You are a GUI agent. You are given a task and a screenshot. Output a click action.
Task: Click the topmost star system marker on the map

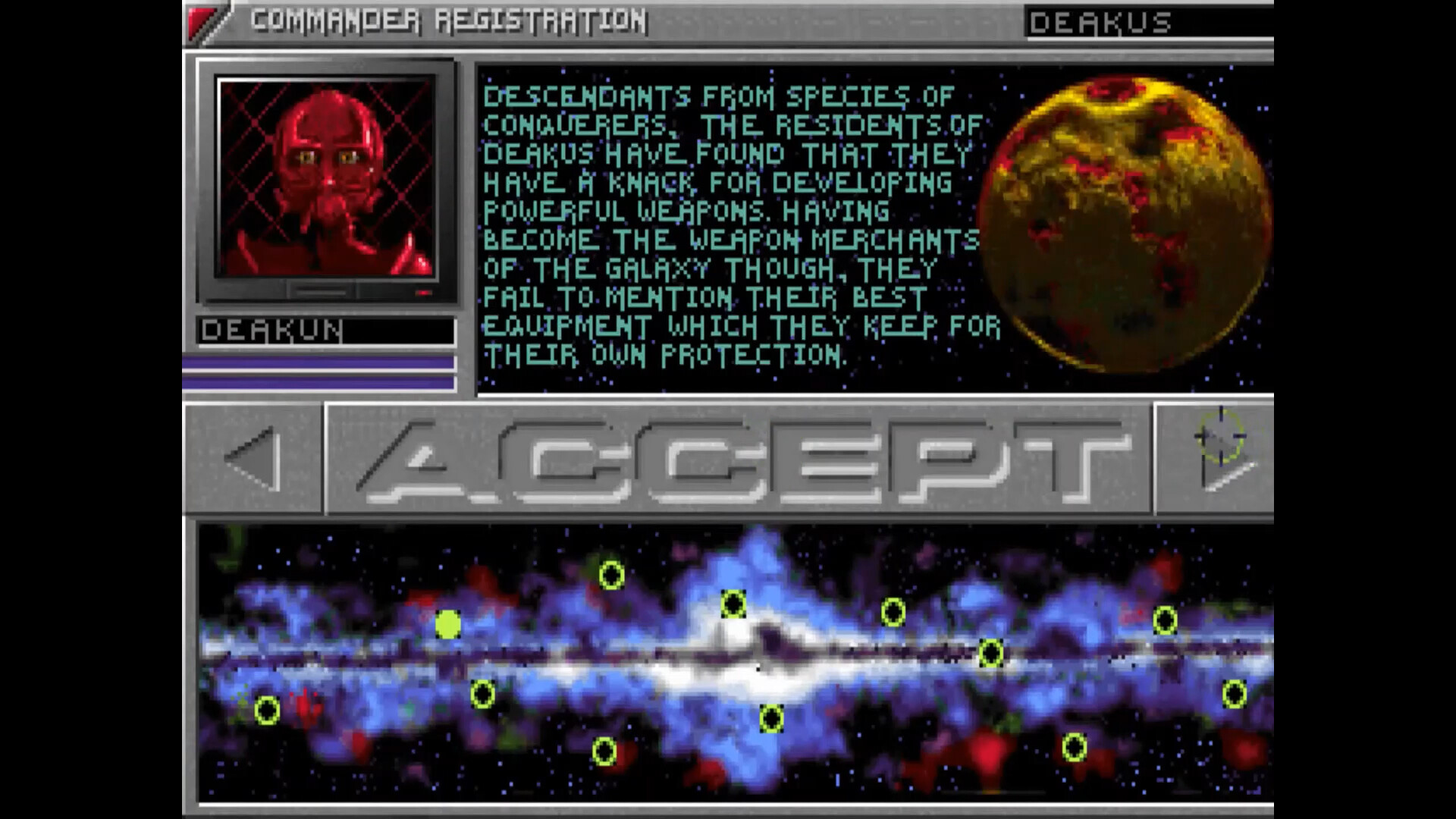(x=611, y=576)
